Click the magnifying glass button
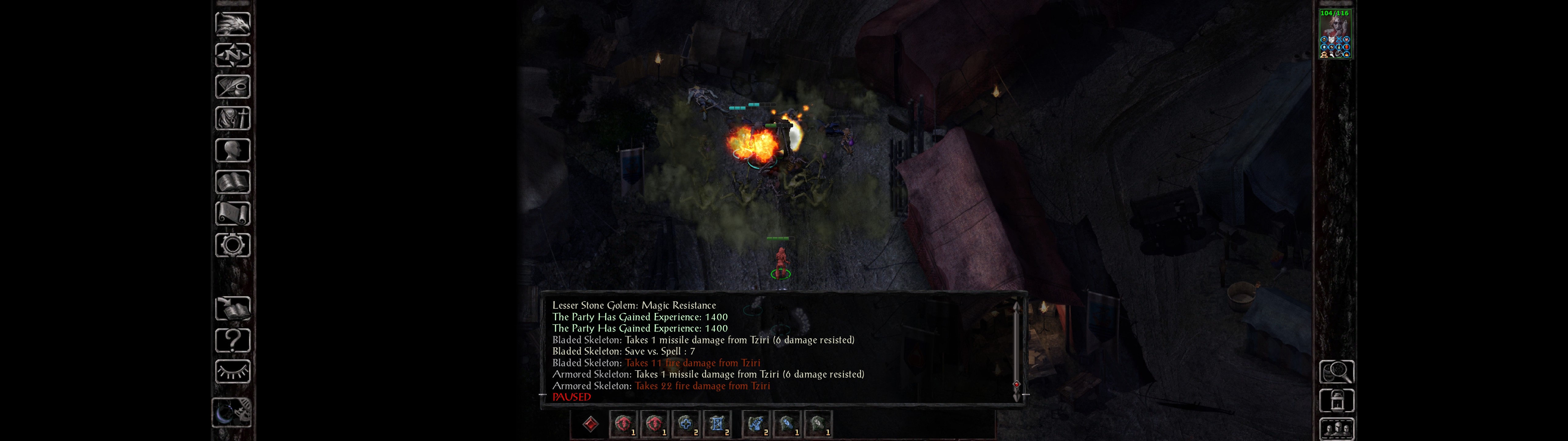Viewport: 1568px width, 441px height. (x=1336, y=371)
